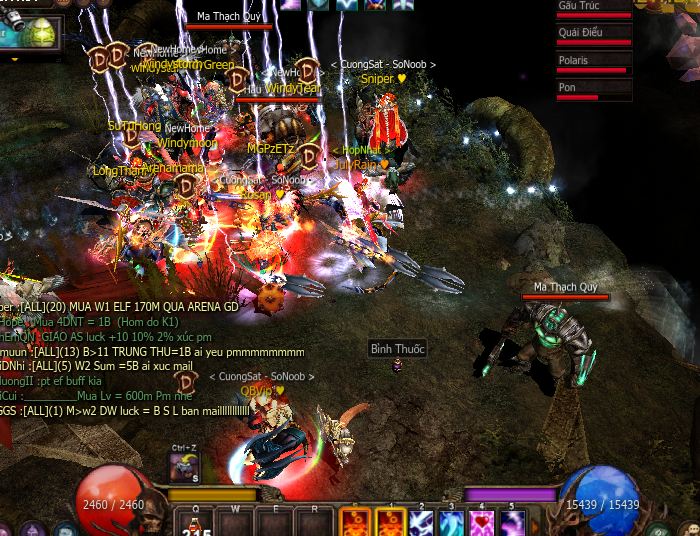
Task: Select party member Quái Điểu
Action: point(594,35)
